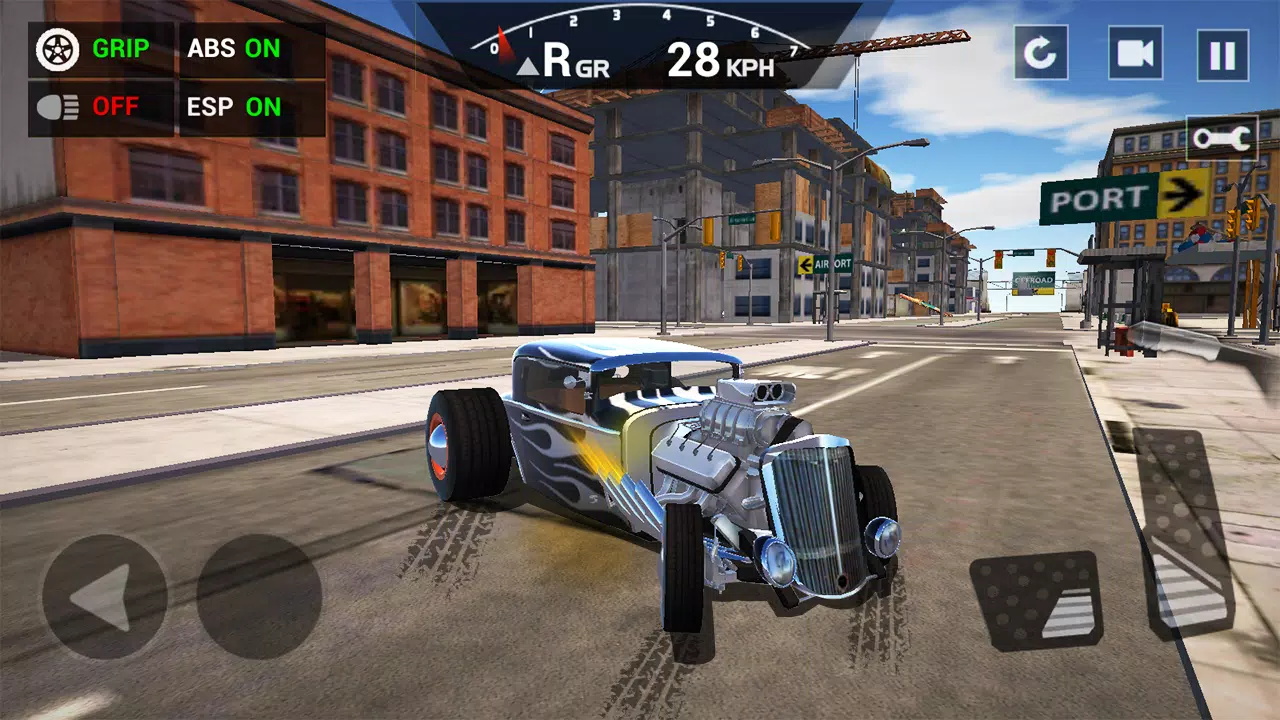Reset the car with the circular arrow
1280x720 pixels.
pos(1040,53)
